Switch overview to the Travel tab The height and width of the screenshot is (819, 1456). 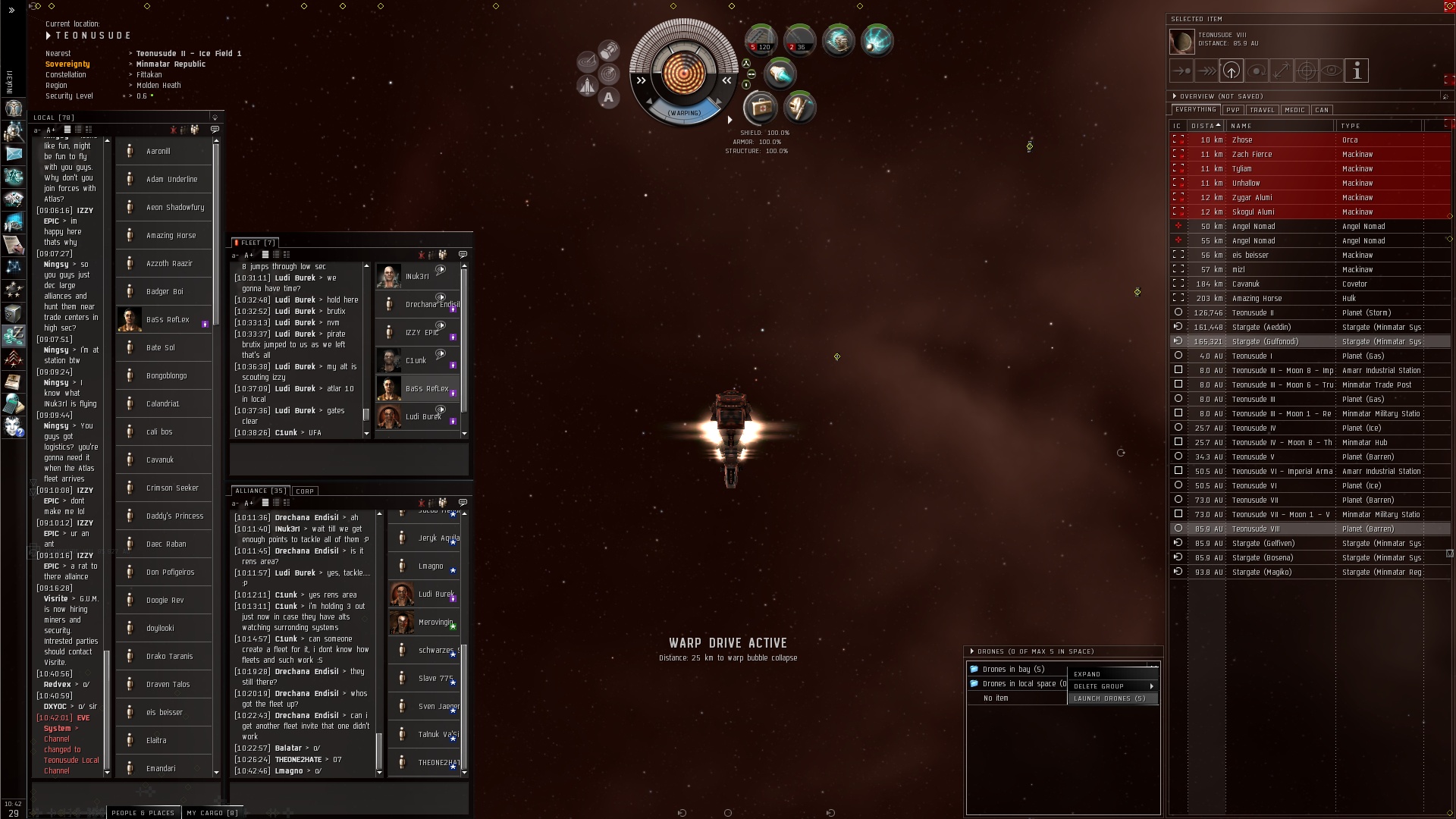(1262, 110)
